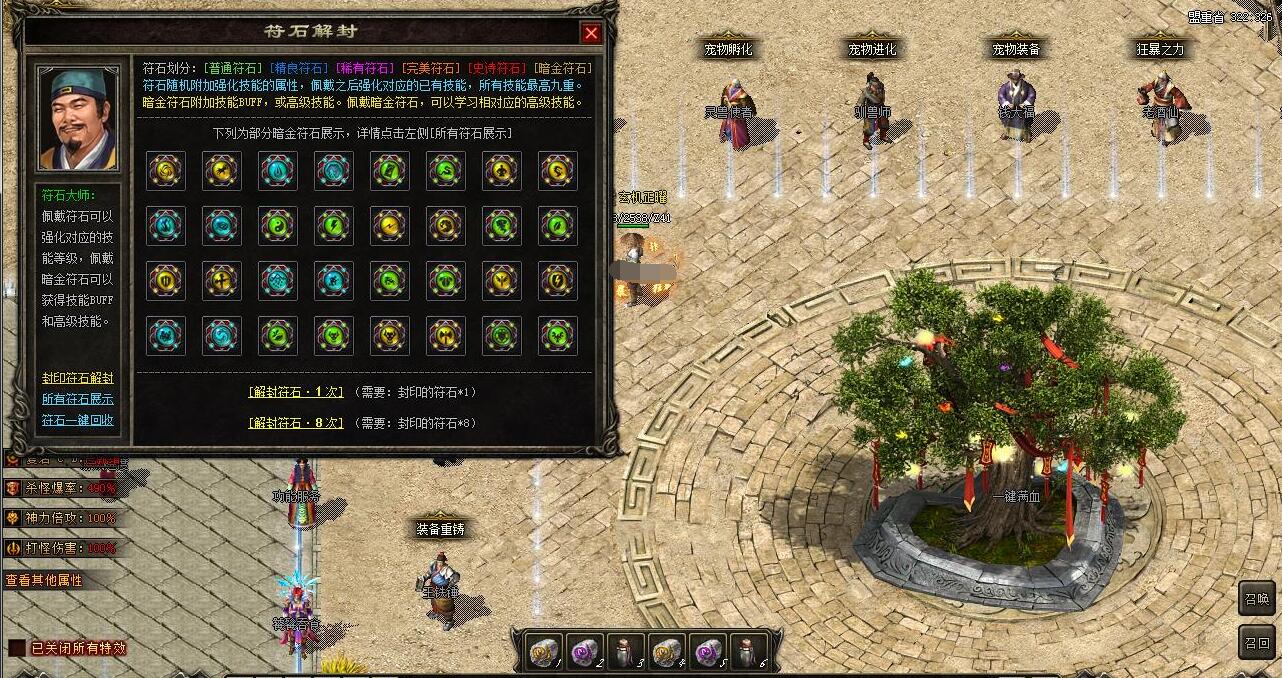Image resolution: width=1282 pixels, height=678 pixels.
Task: Use the scroll in hotbar slot 4
Action: click(x=666, y=651)
